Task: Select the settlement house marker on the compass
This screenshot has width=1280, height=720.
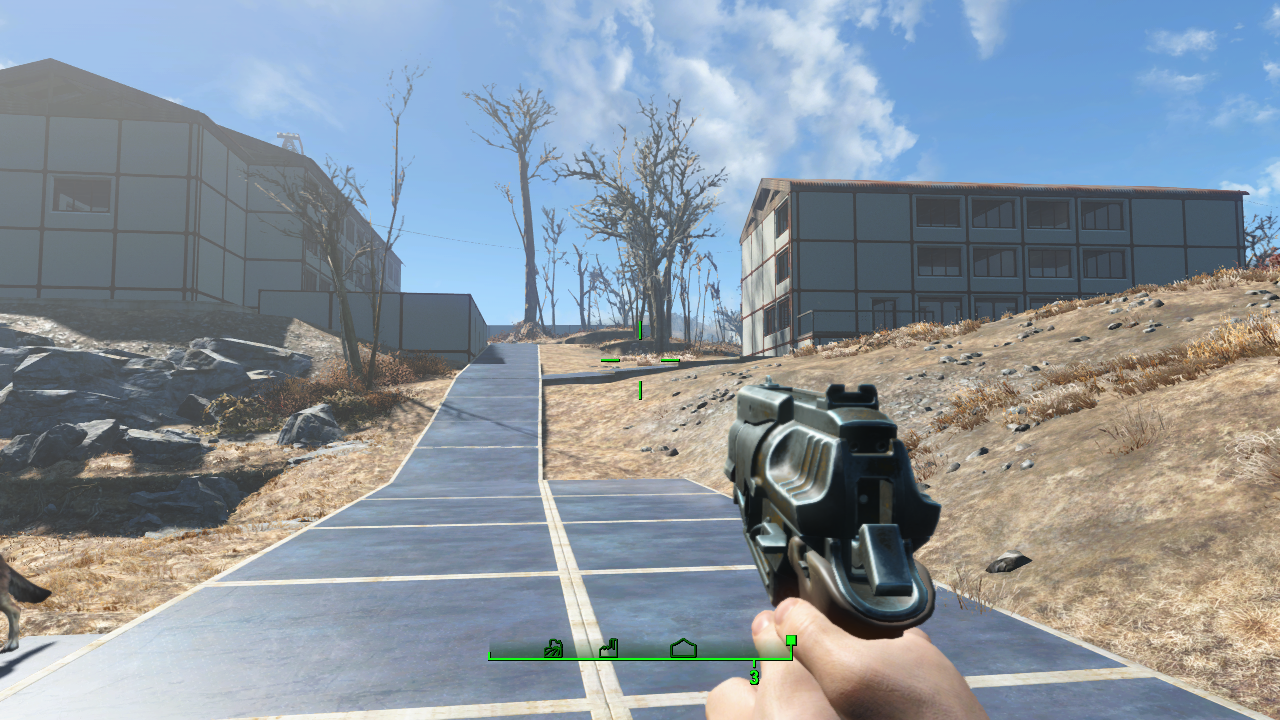Action: click(x=684, y=647)
